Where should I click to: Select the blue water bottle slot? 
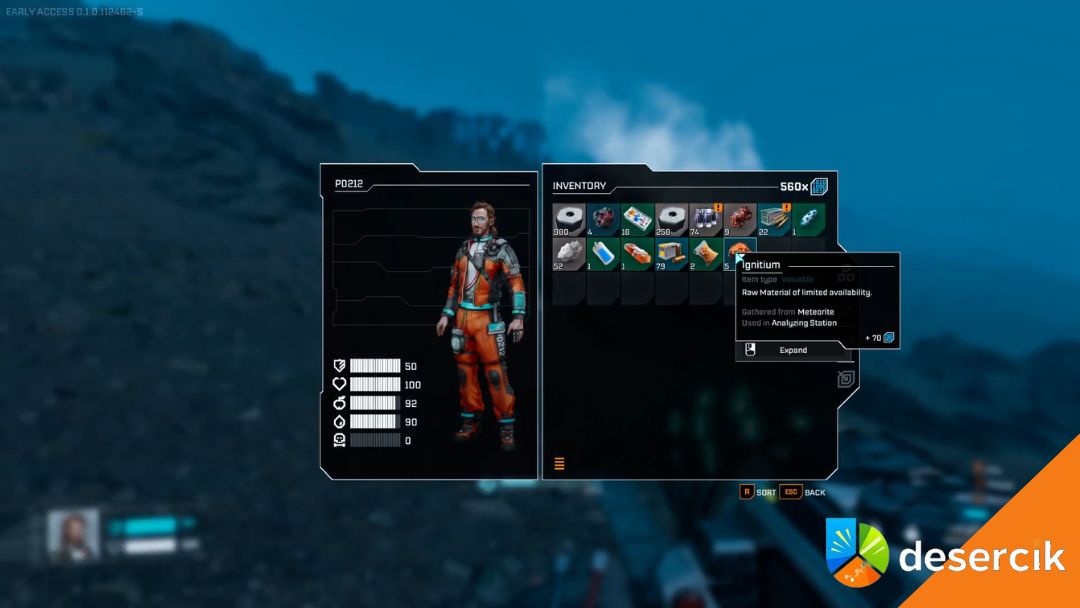point(603,254)
